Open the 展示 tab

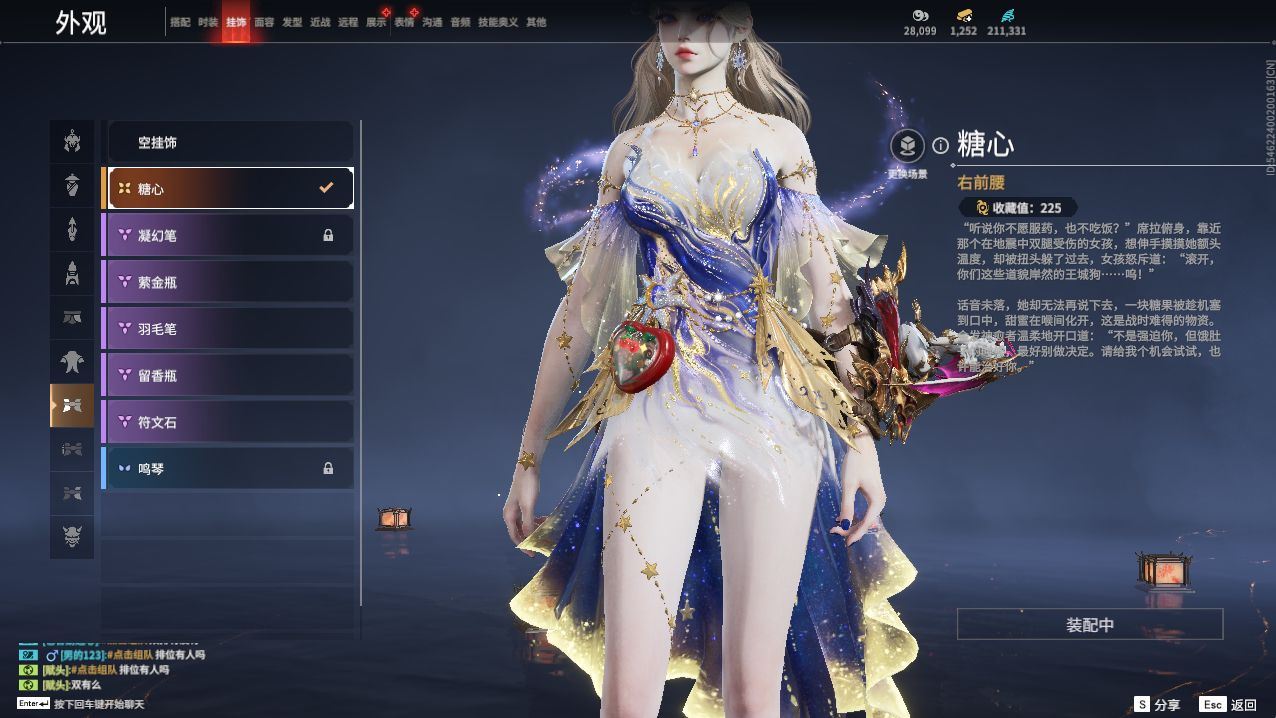point(376,22)
